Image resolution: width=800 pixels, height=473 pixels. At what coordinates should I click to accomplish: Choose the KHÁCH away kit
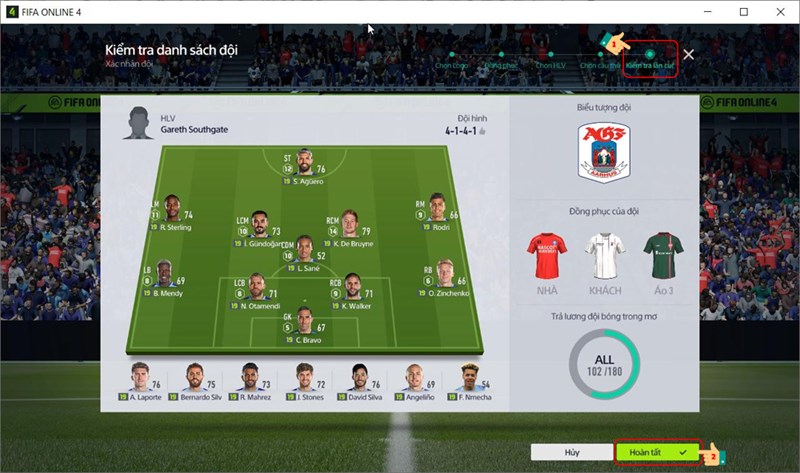click(x=604, y=258)
